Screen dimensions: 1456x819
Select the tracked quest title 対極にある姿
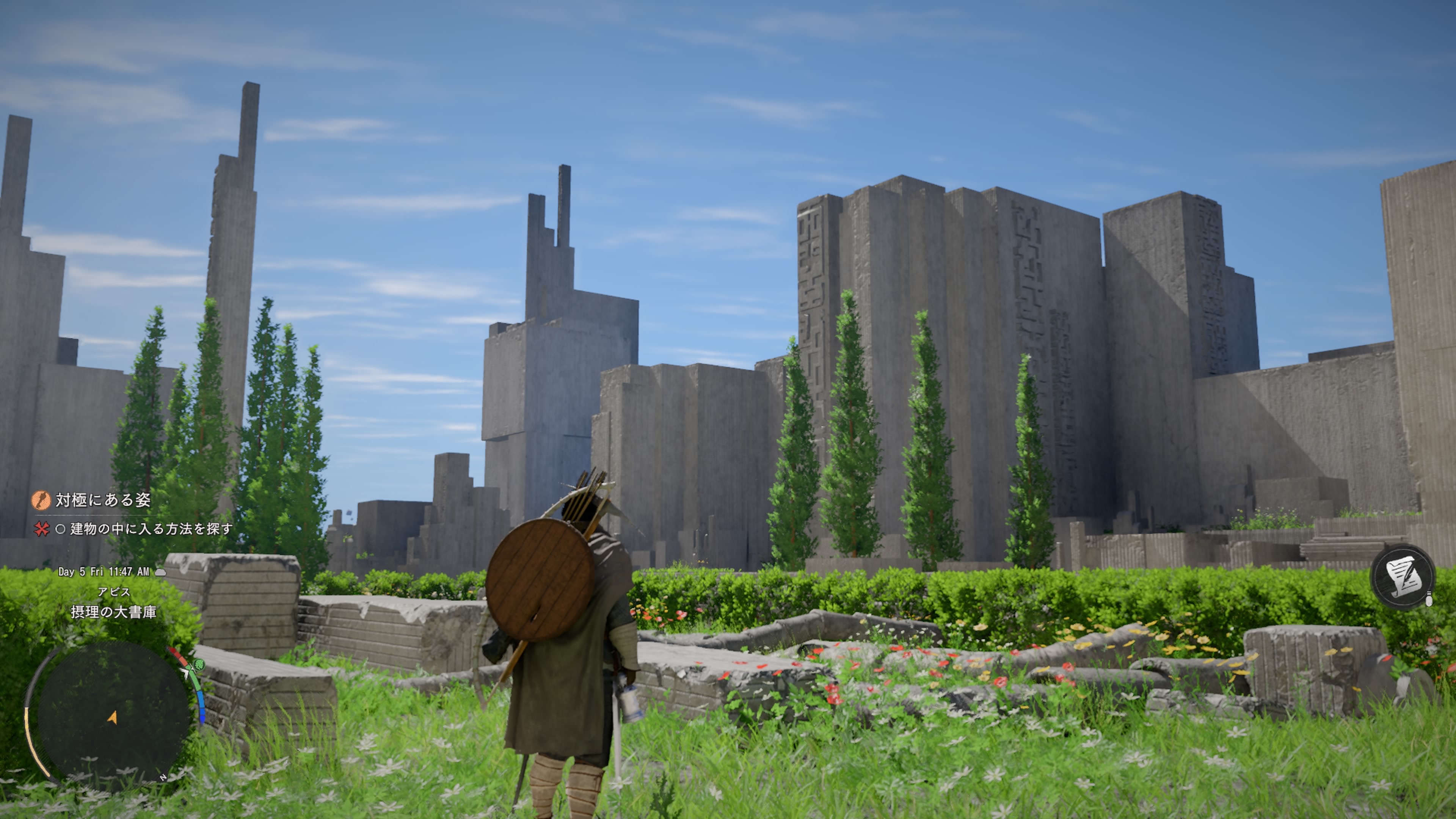[104, 500]
